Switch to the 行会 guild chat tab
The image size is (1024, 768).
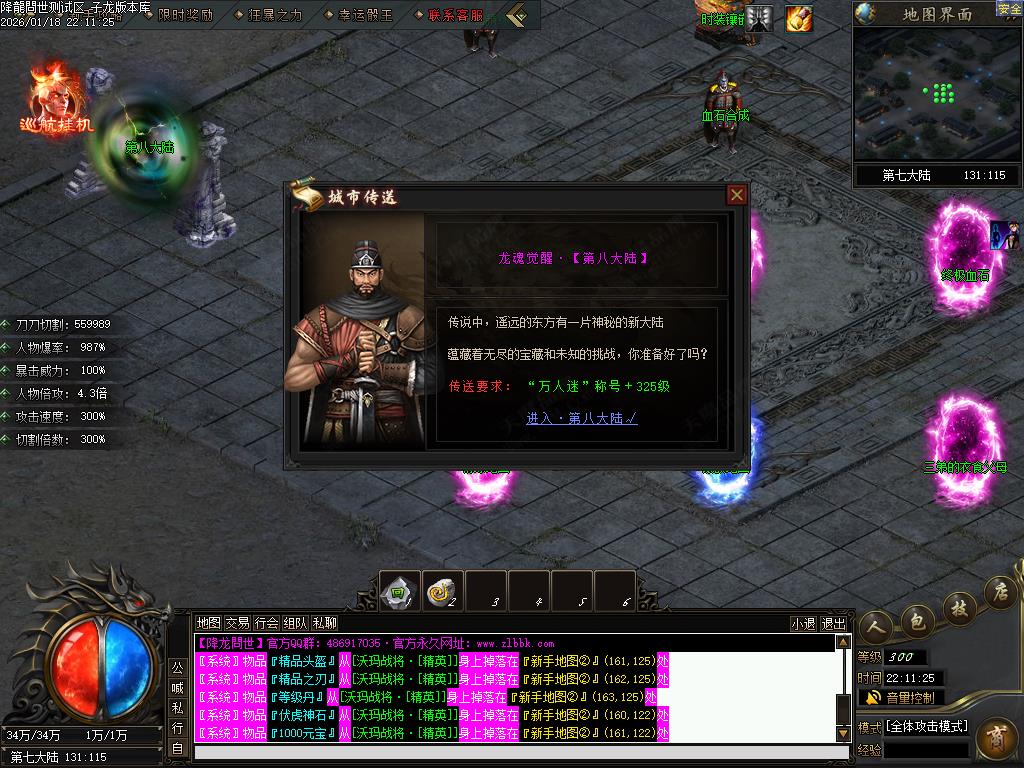point(266,622)
